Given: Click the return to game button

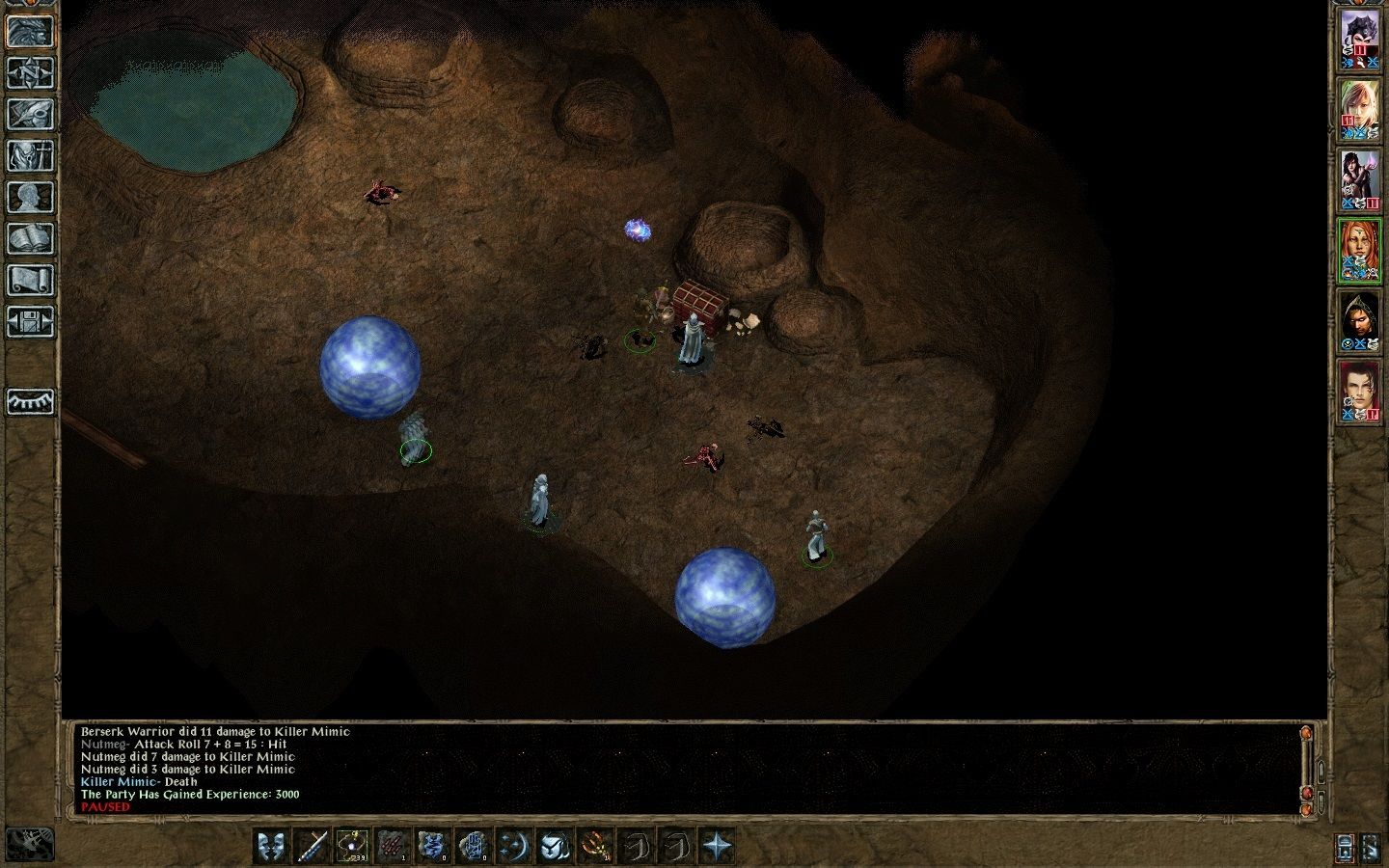Looking at the screenshot, I should click(x=30, y=32).
